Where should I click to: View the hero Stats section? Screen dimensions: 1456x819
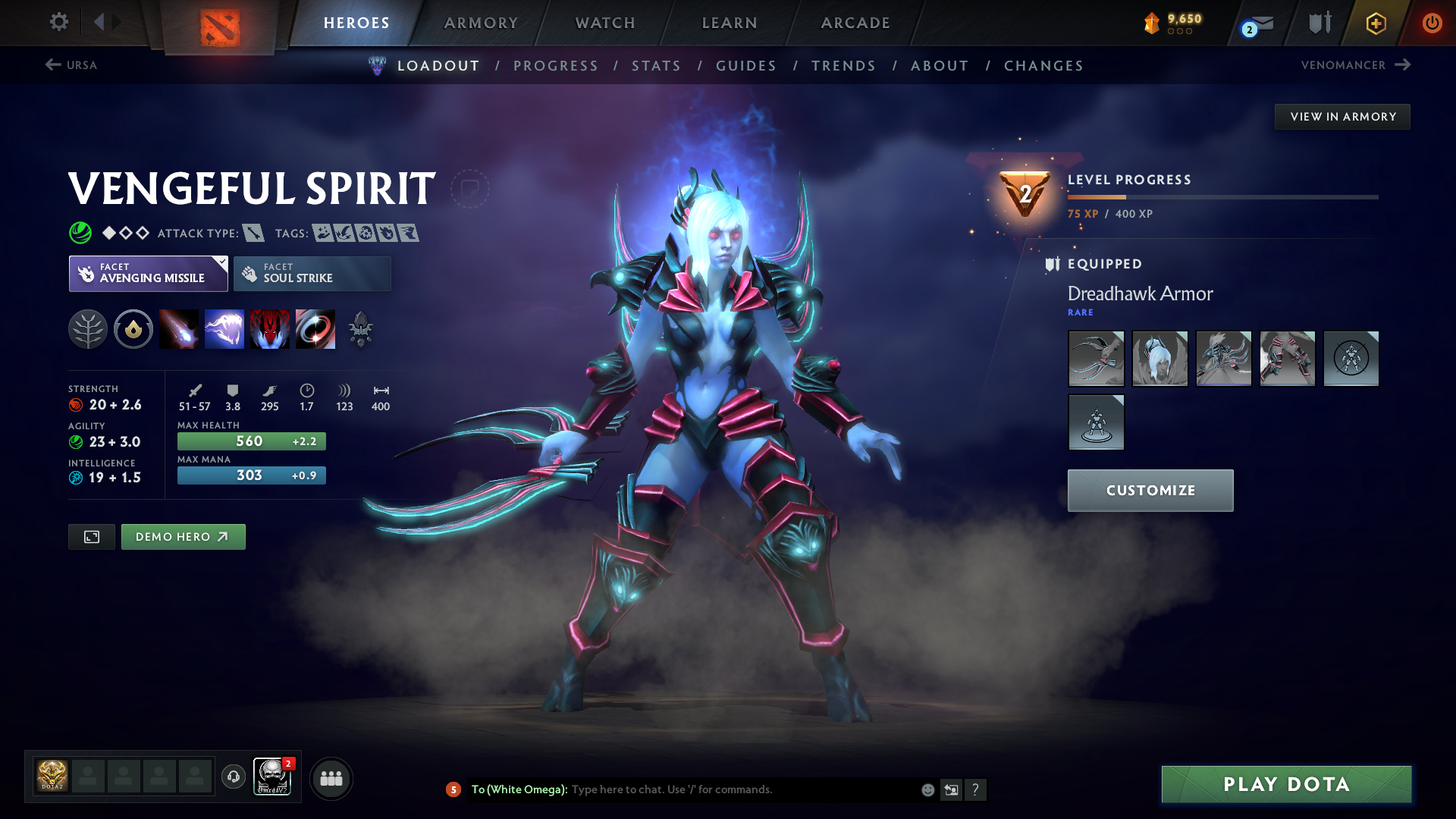[x=657, y=66]
